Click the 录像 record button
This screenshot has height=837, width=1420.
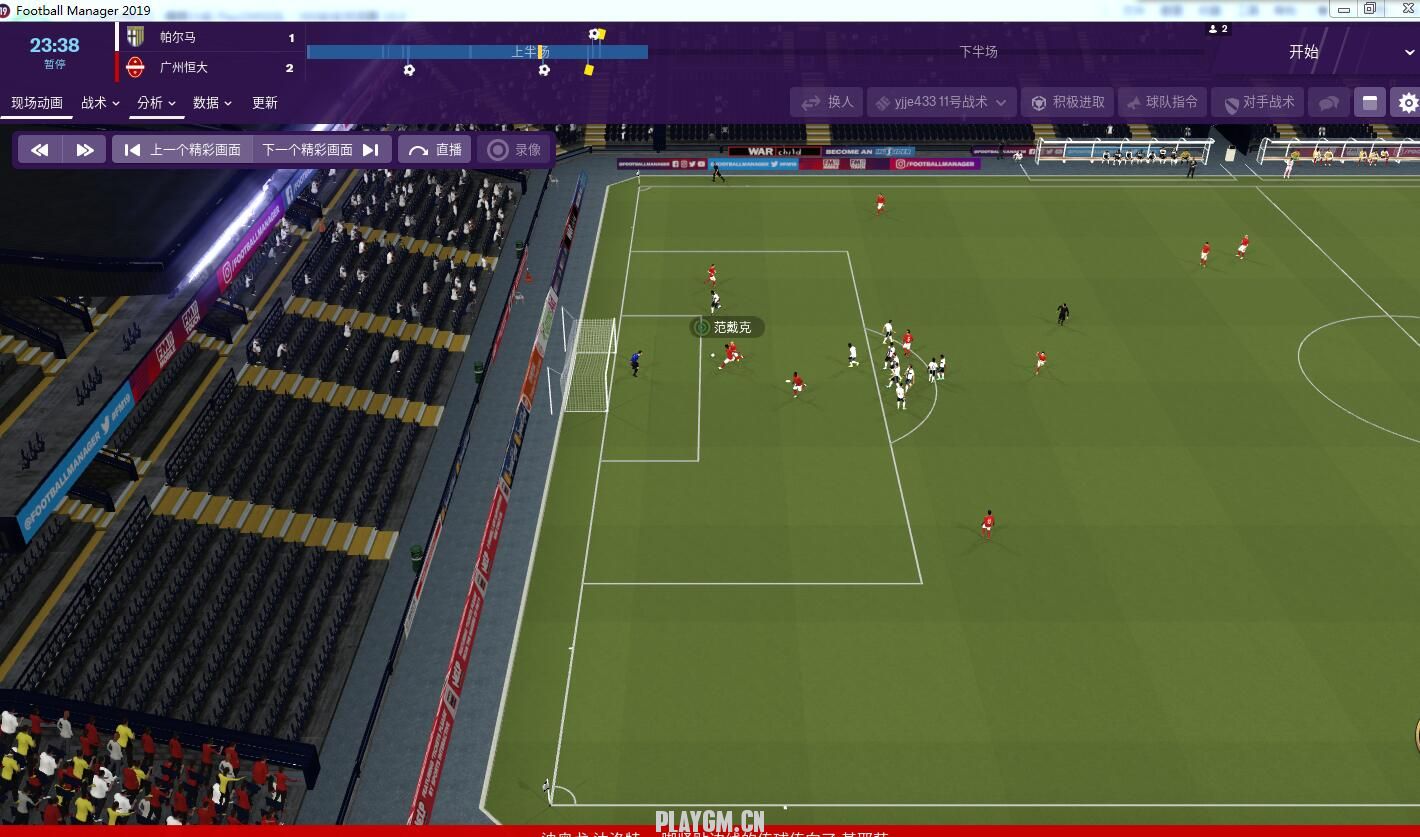[515, 150]
